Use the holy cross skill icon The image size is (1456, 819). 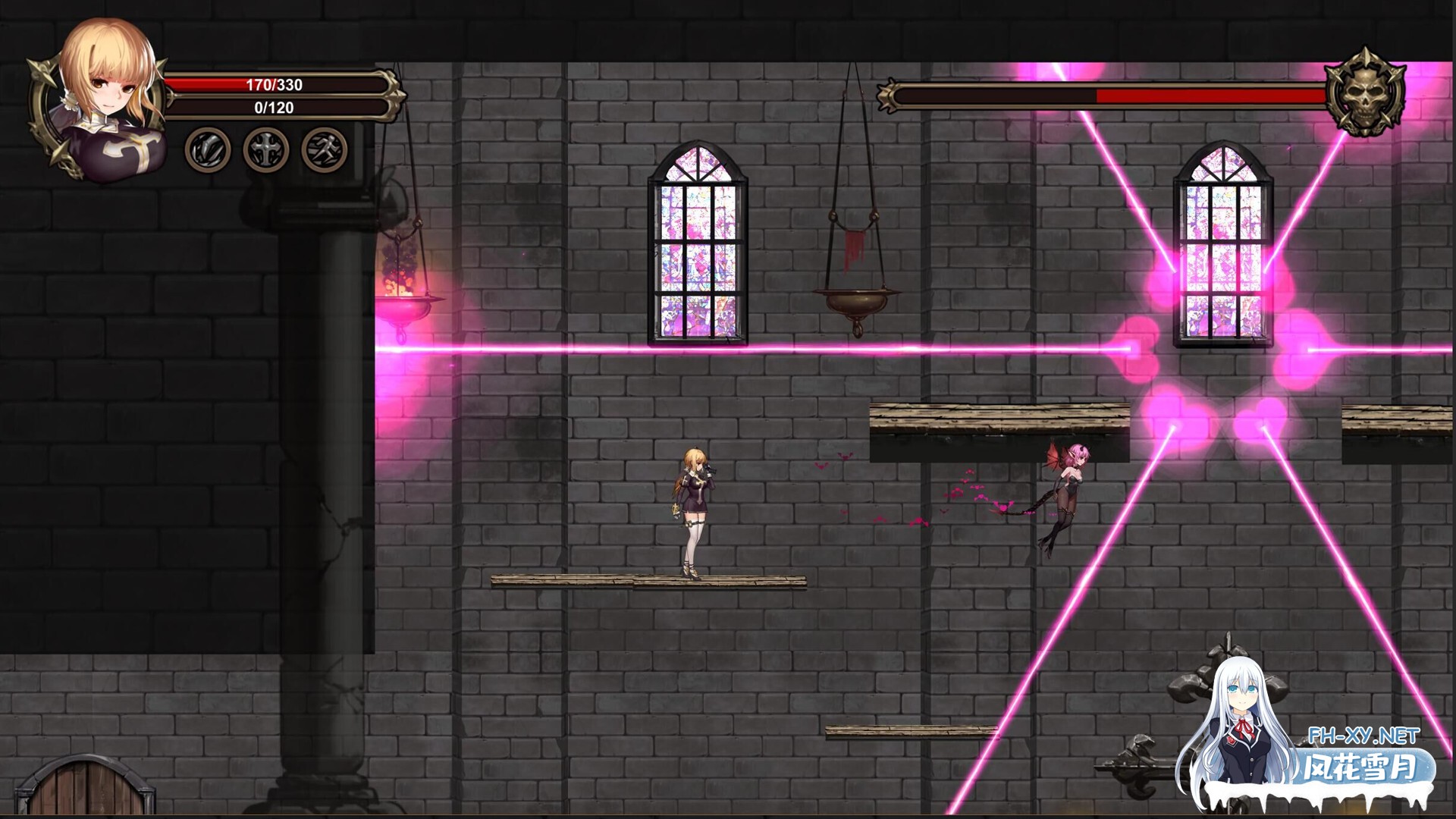point(266,149)
